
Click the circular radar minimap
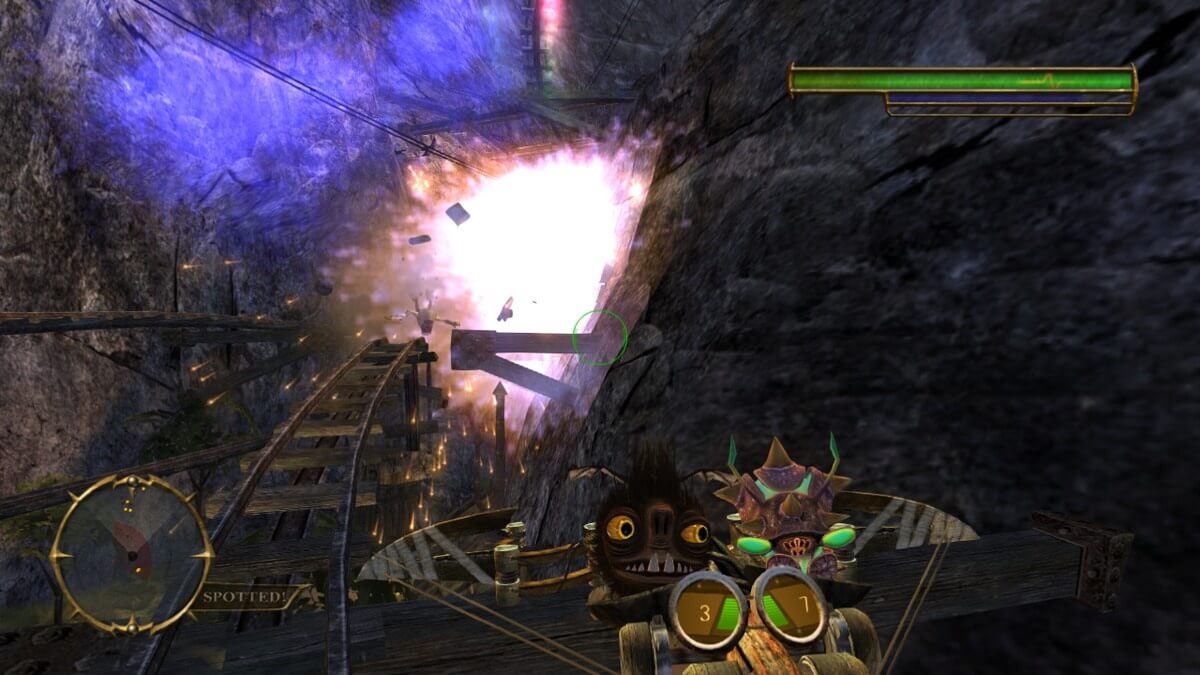coord(131,553)
